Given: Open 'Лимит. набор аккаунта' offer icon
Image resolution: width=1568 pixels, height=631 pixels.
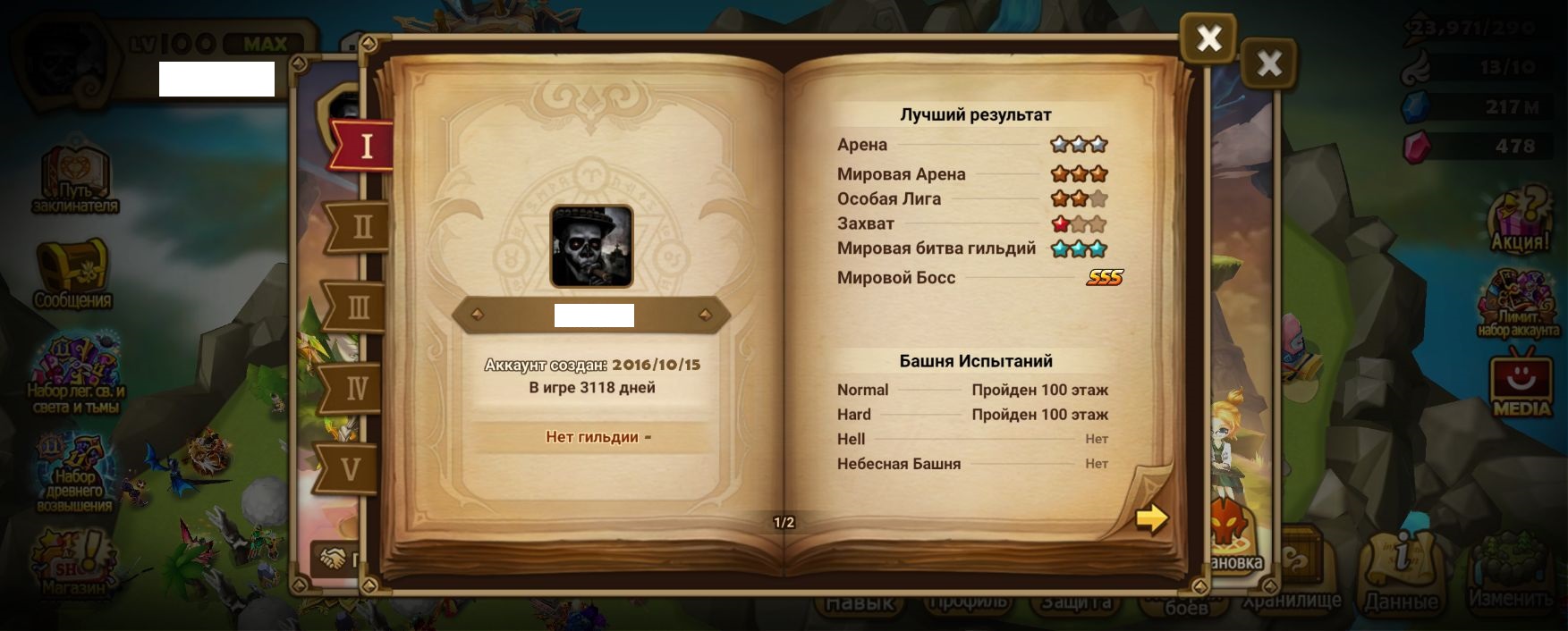Looking at the screenshot, I should (x=1518, y=305).
